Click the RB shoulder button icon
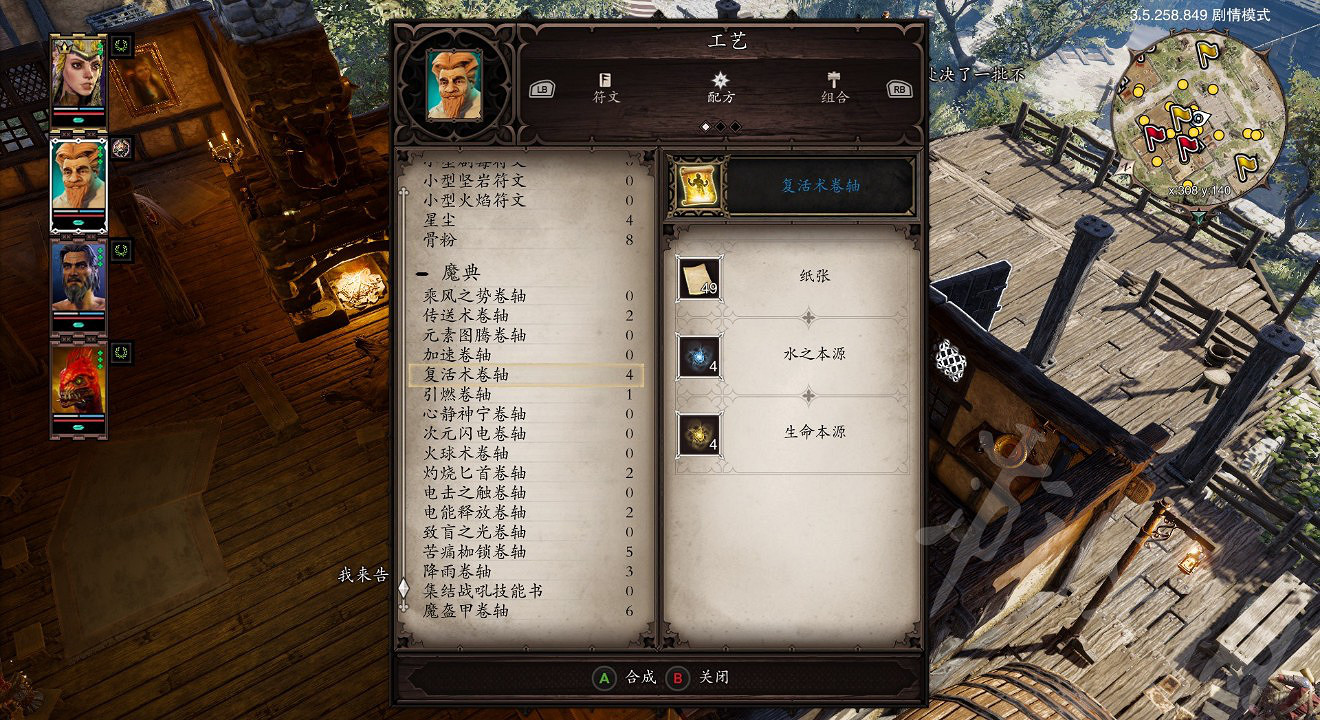Viewport: 1320px width, 720px height. 898,88
